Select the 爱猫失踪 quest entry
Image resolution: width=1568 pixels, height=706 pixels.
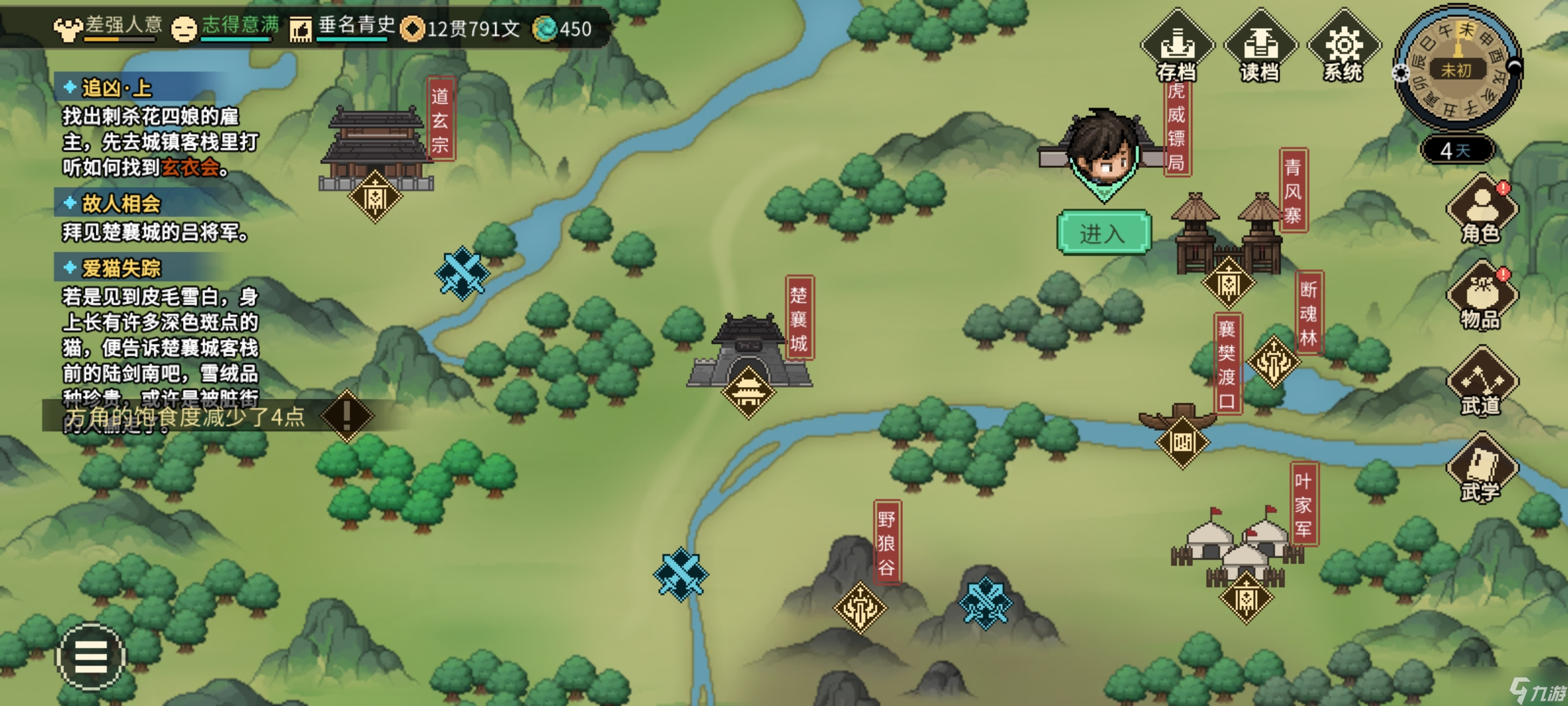(121, 268)
